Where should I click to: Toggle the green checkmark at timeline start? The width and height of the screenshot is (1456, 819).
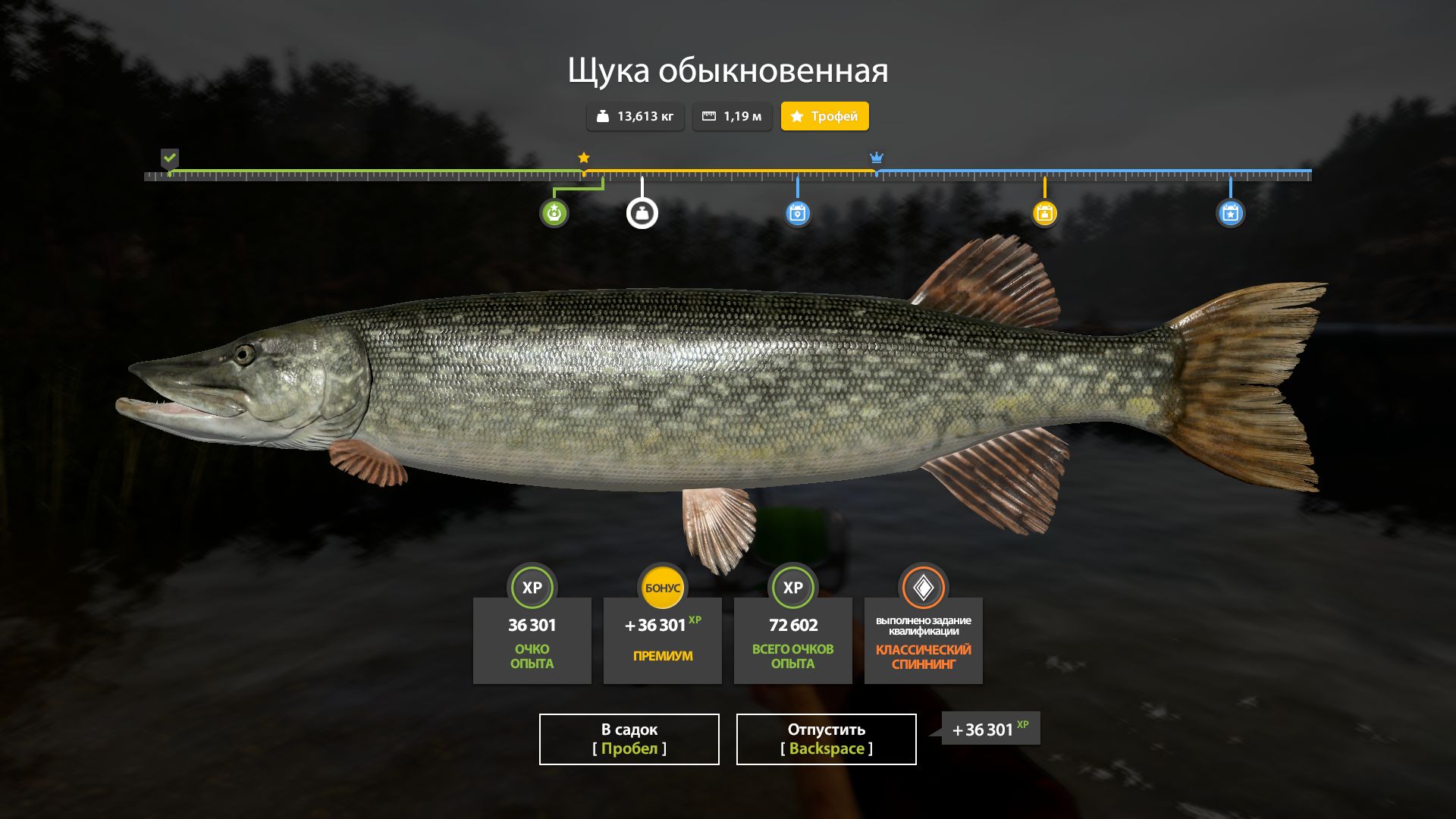(x=170, y=158)
